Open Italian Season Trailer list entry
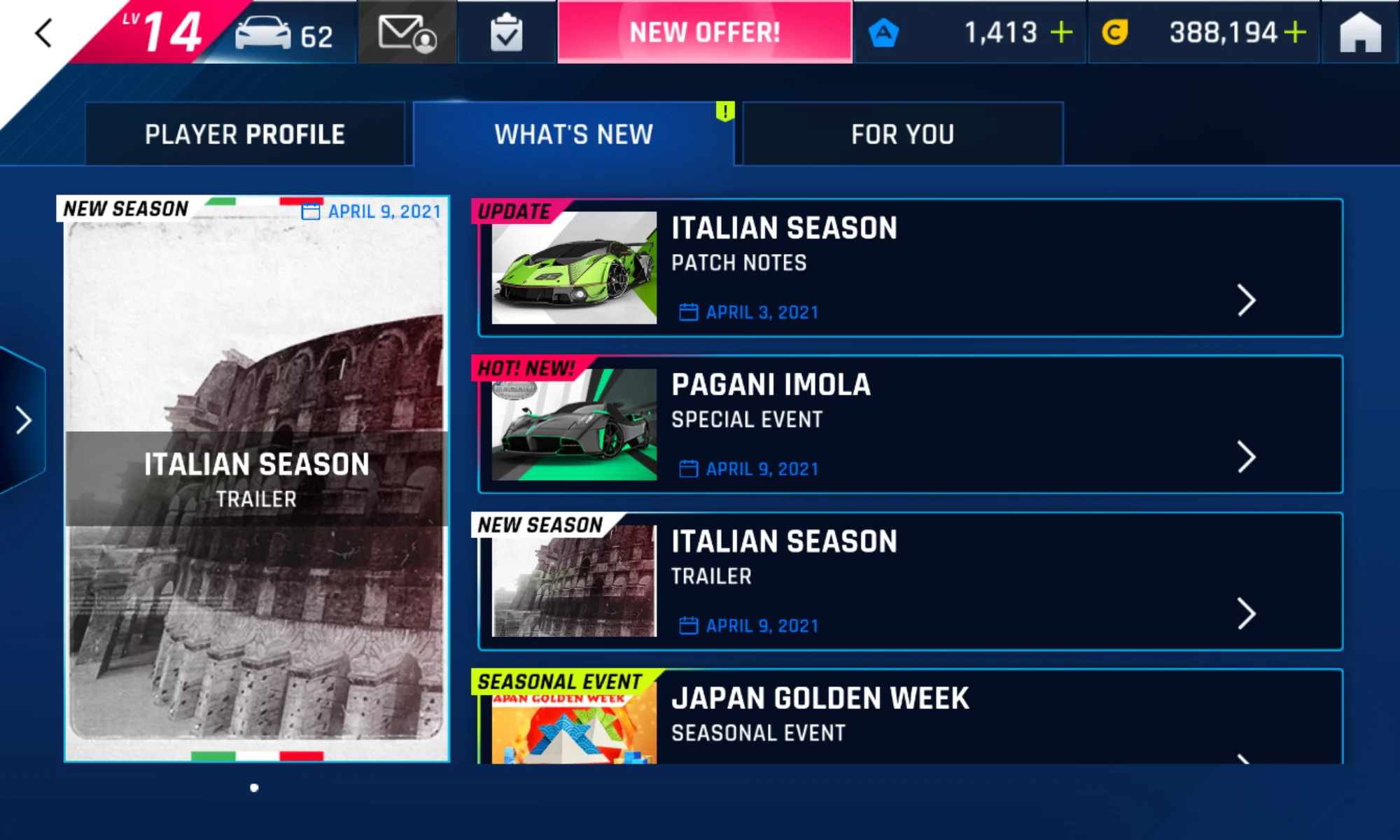Image resolution: width=1400 pixels, height=840 pixels. pyautogui.click(x=910, y=582)
